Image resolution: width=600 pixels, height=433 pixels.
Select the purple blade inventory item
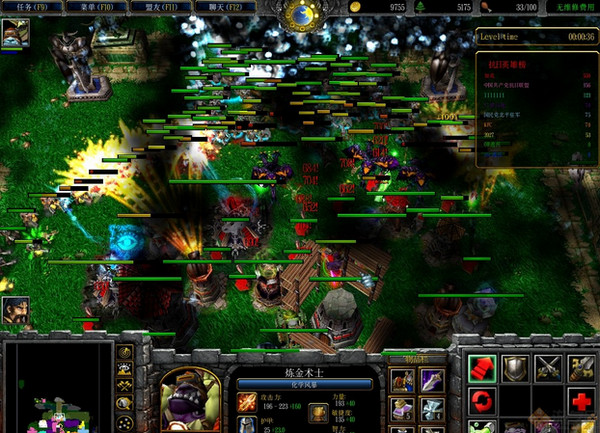[x=431, y=380]
